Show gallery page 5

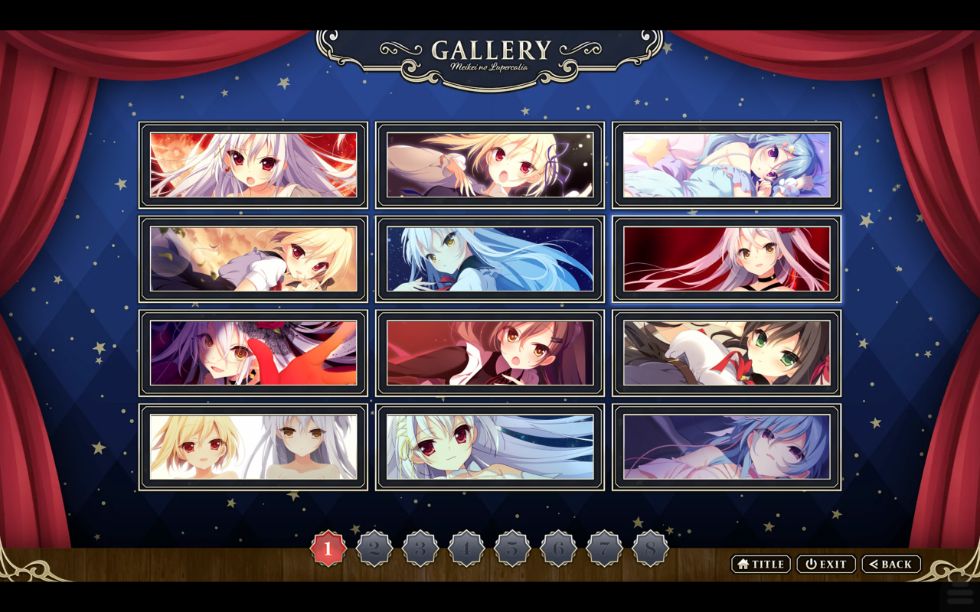pyautogui.click(x=512, y=548)
